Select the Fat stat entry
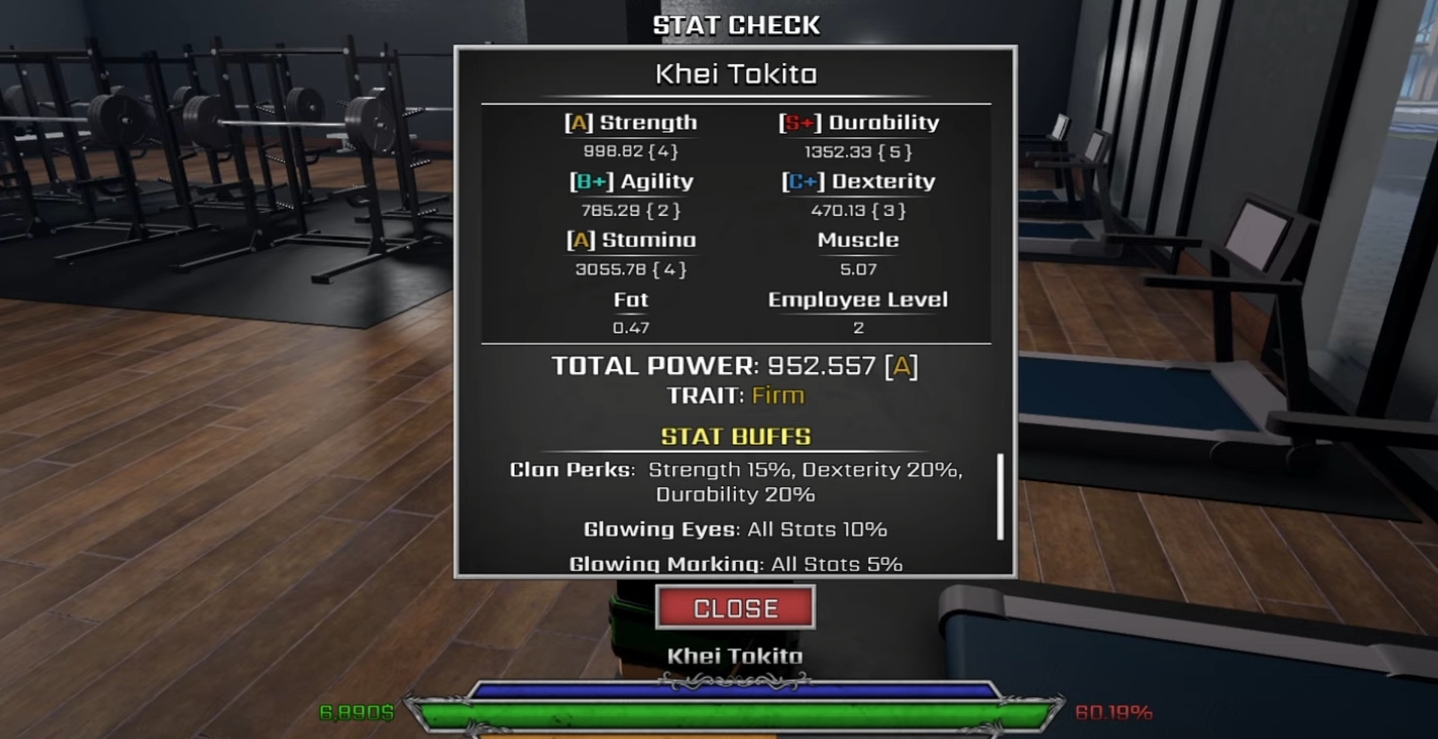Image resolution: width=1438 pixels, height=739 pixels. tap(631, 299)
